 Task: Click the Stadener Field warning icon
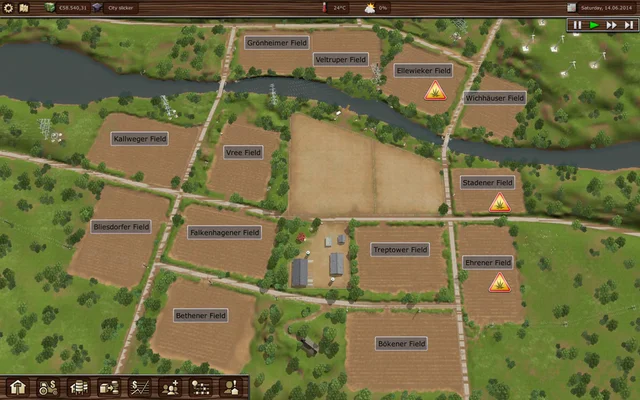[499, 203]
